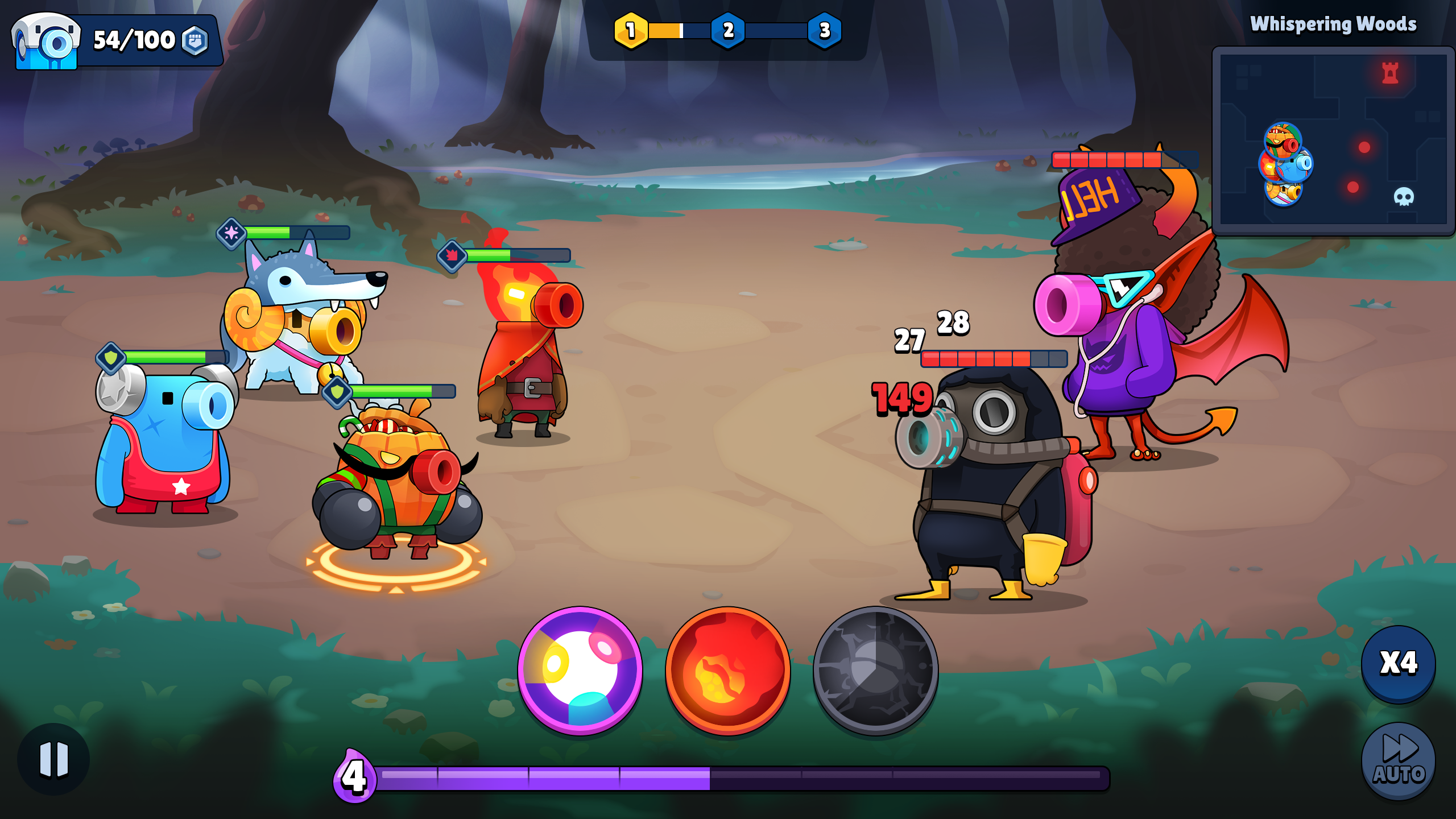The image size is (1456, 819).
Task: Activate the purple orb ability
Action: (580, 671)
